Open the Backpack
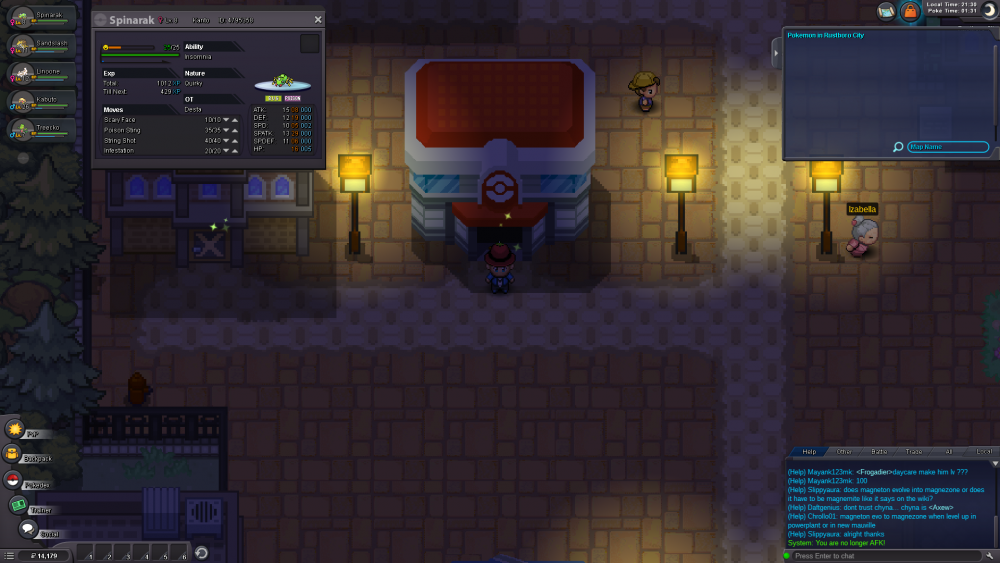1000x563 pixels. coord(14,455)
